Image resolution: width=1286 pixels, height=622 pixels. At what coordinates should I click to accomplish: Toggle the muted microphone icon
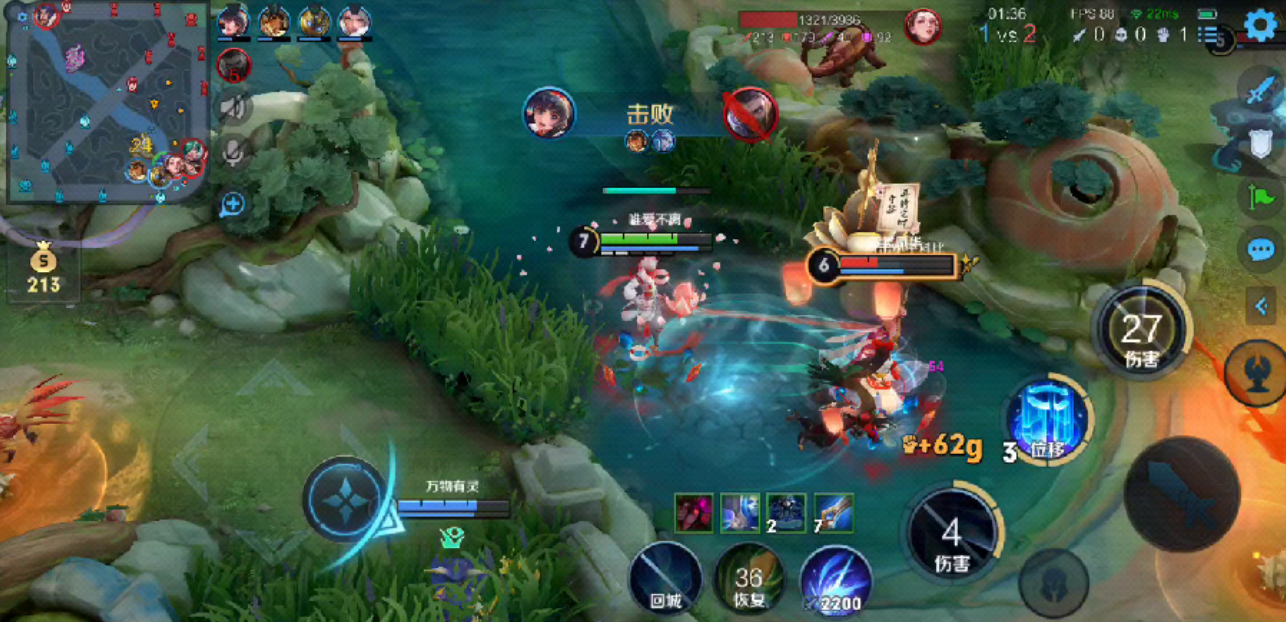tap(234, 151)
